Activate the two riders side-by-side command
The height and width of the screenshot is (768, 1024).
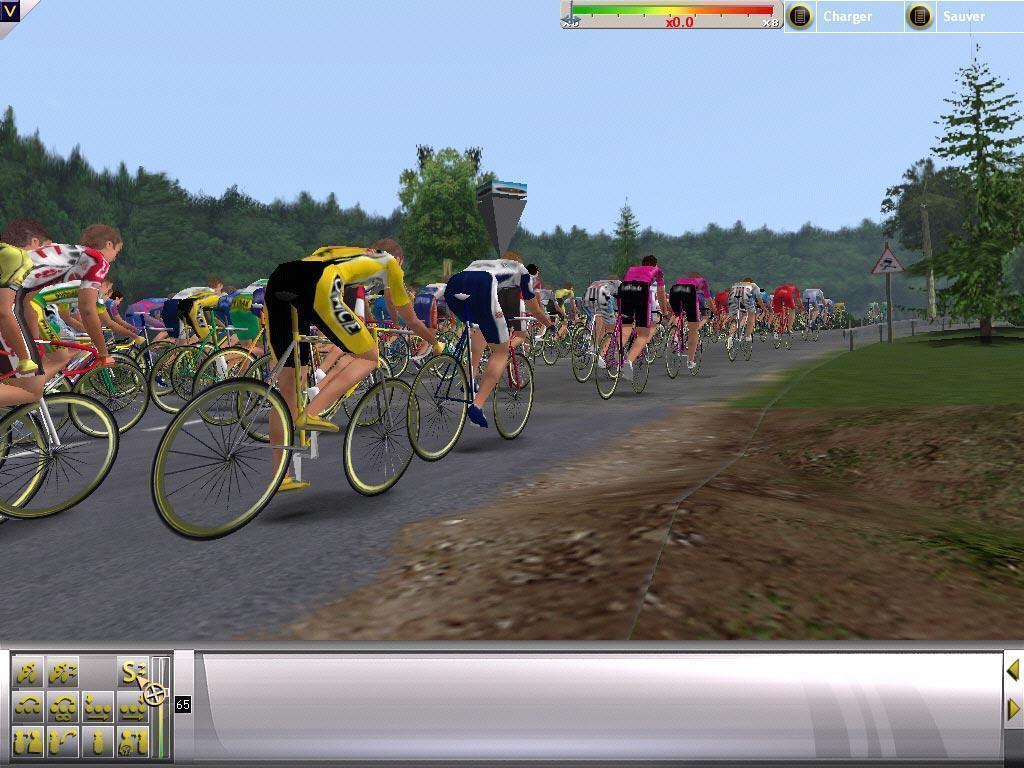(x=29, y=741)
